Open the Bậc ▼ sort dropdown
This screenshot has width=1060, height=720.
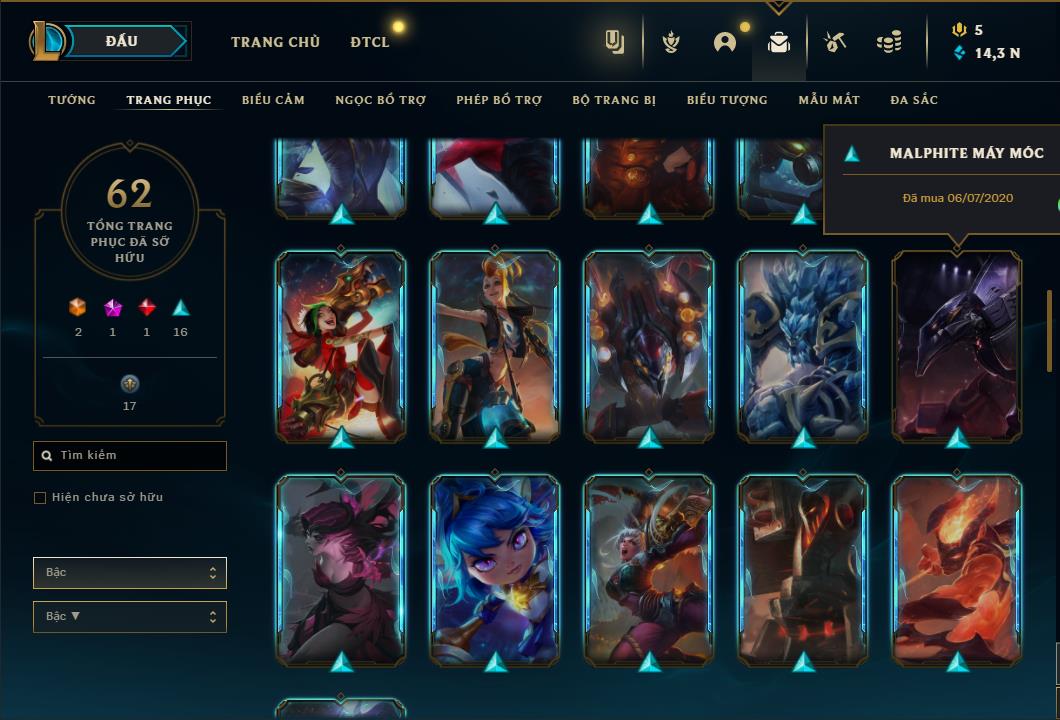(x=130, y=617)
